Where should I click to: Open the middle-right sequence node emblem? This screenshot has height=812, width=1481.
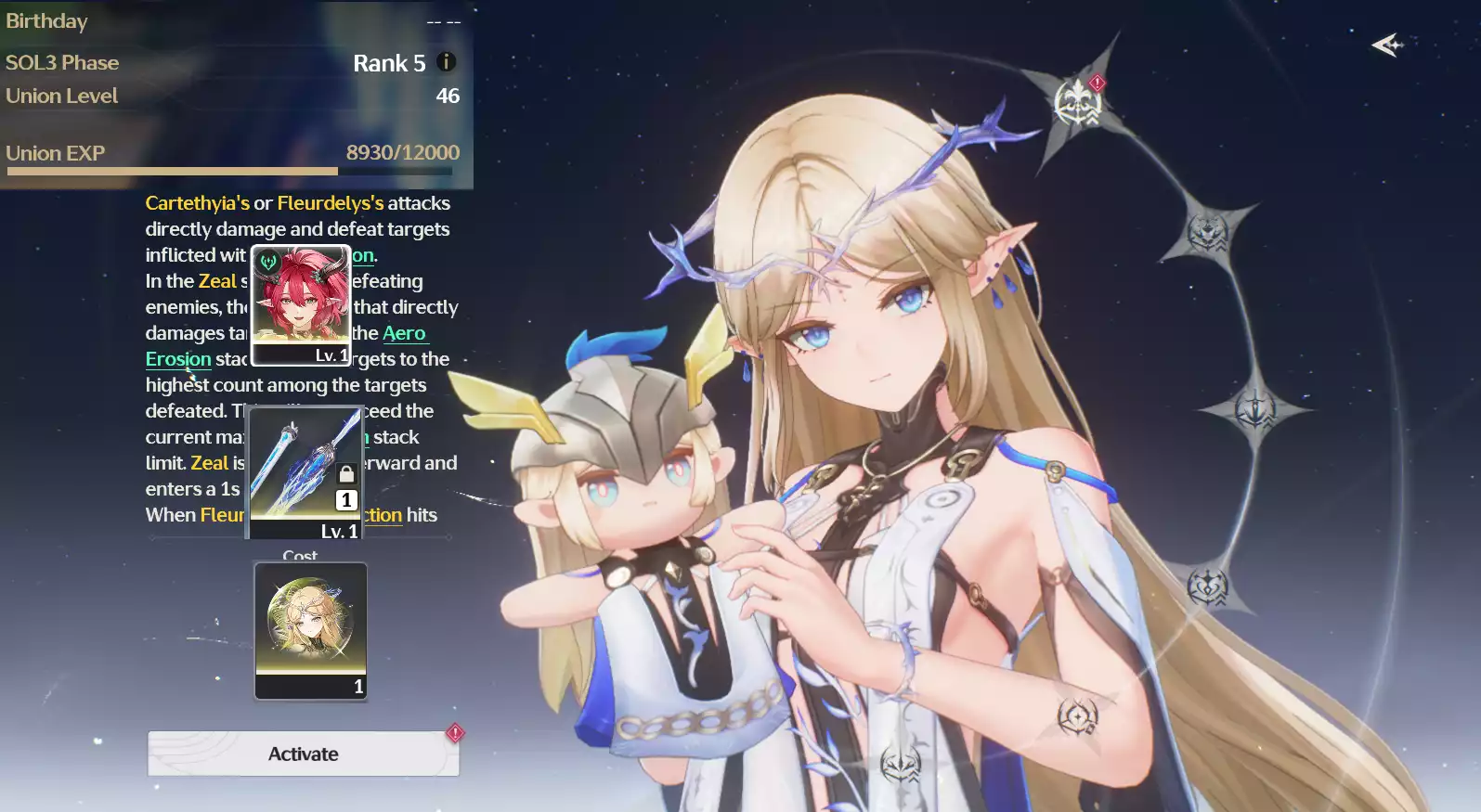[x=1254, y=406]
